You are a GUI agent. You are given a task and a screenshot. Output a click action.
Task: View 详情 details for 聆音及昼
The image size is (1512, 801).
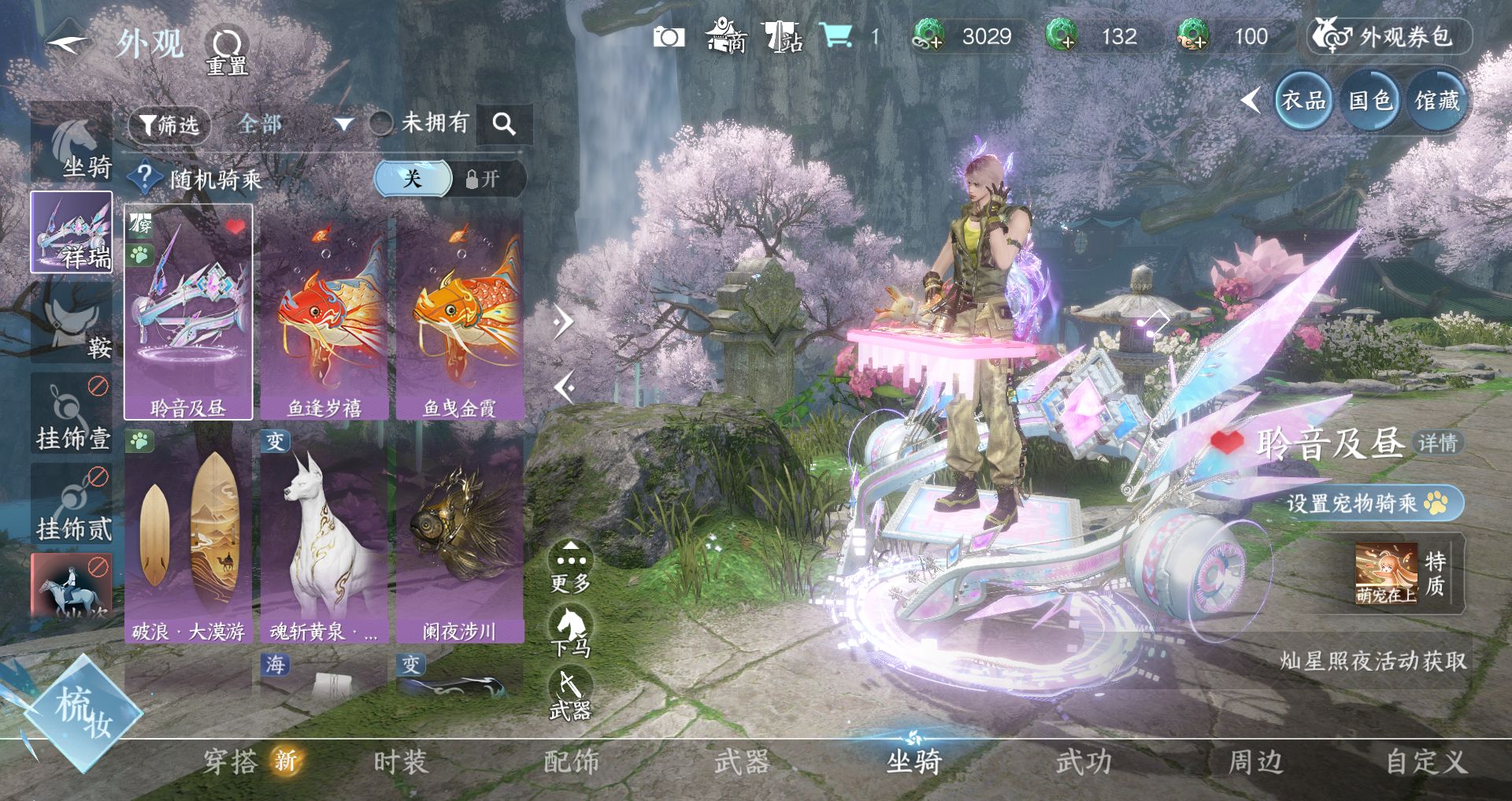pyautogui.click(x=1438, y=443)
